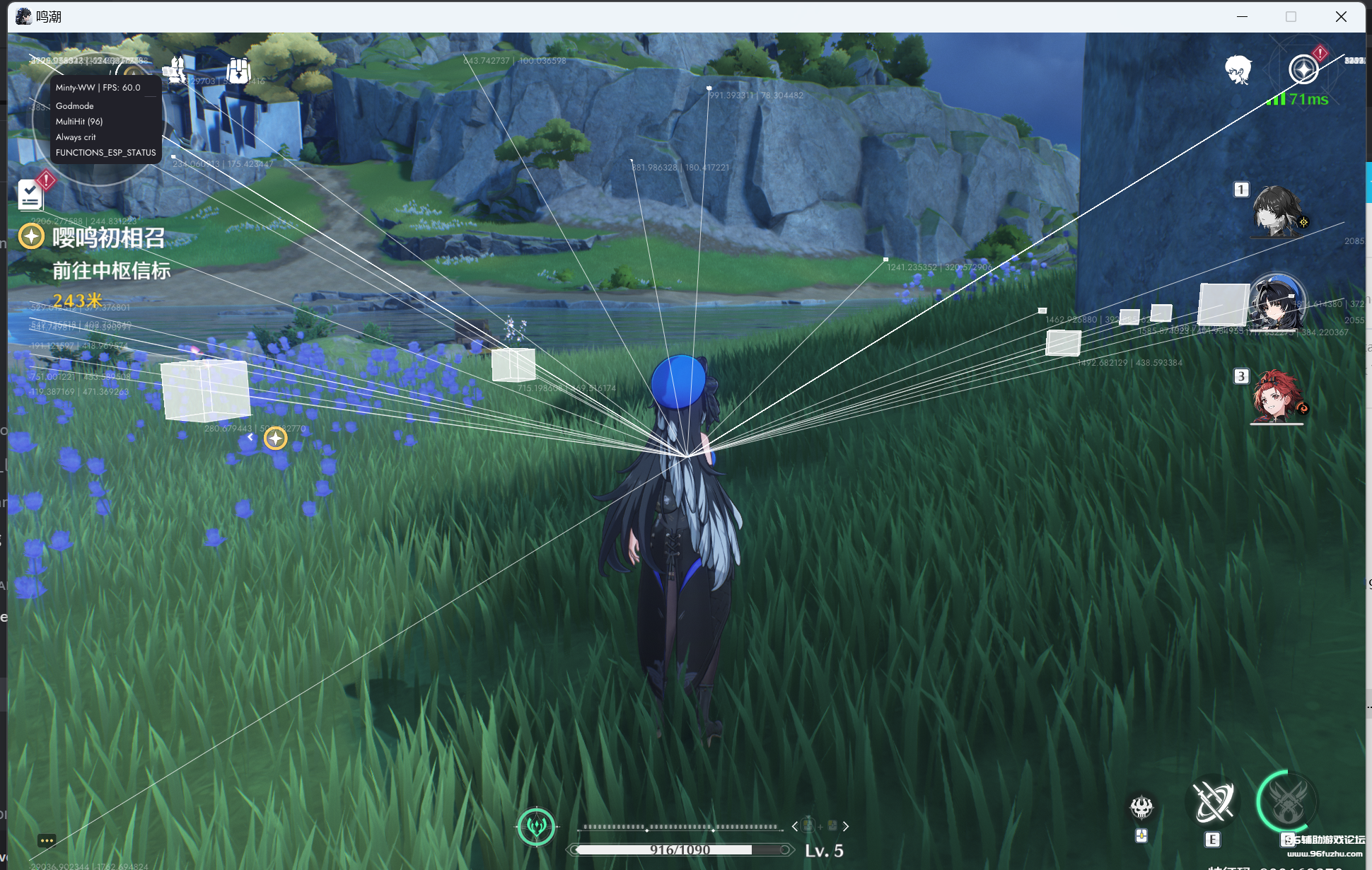Click the FUNCTIONS_ESP_STATUS entry

[105, 152]
